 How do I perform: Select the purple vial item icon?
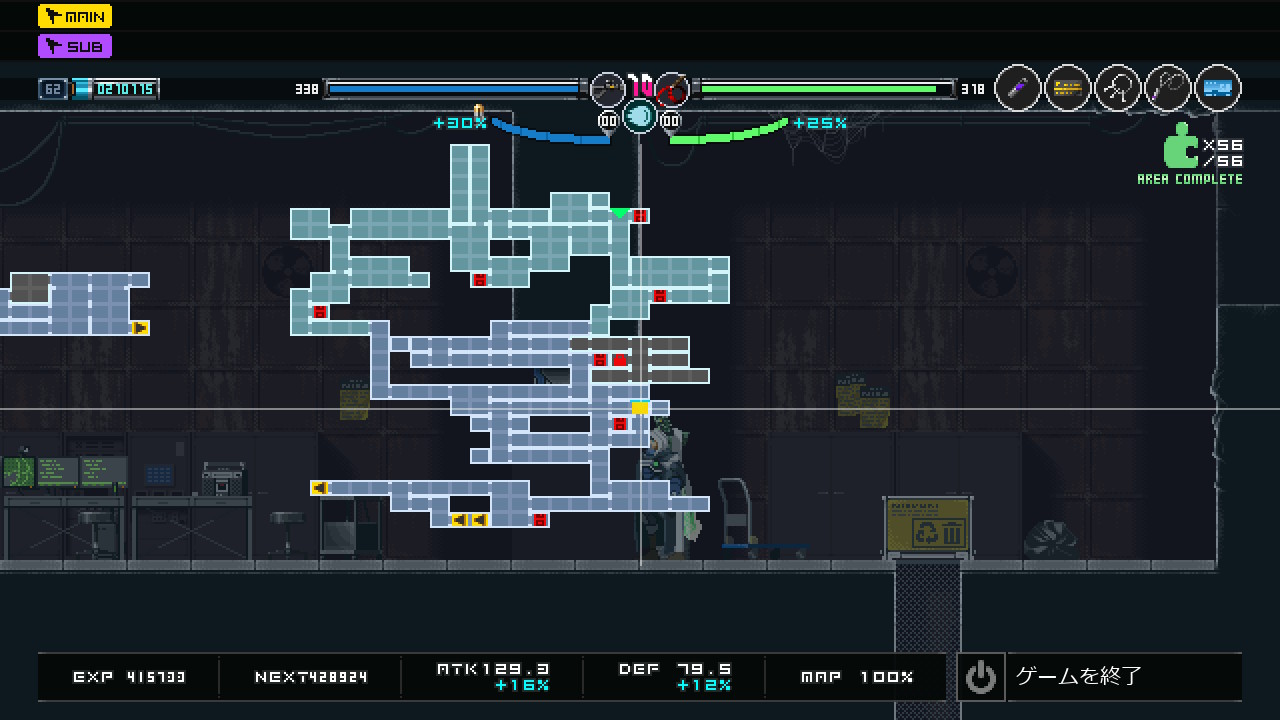[1018, 89]
